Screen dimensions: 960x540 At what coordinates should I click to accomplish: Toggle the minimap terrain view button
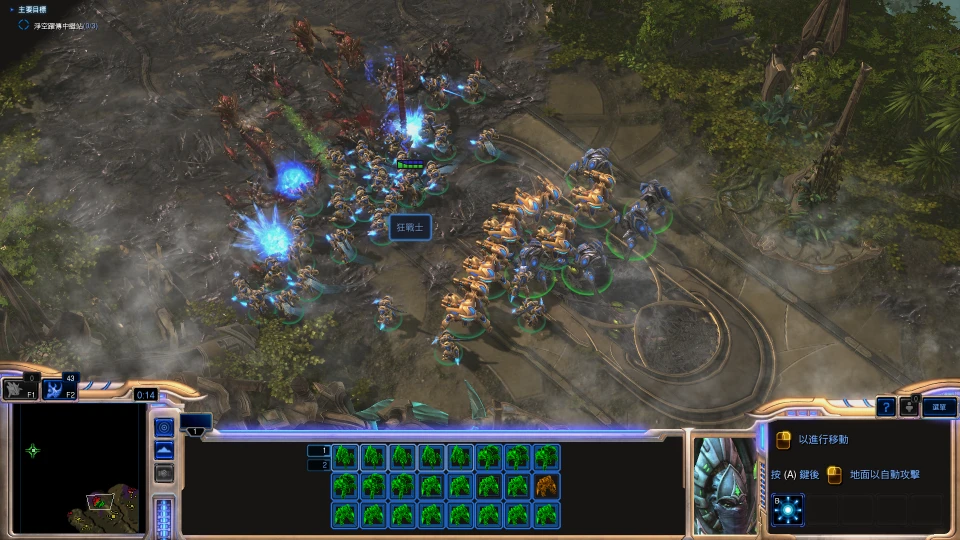165,451
